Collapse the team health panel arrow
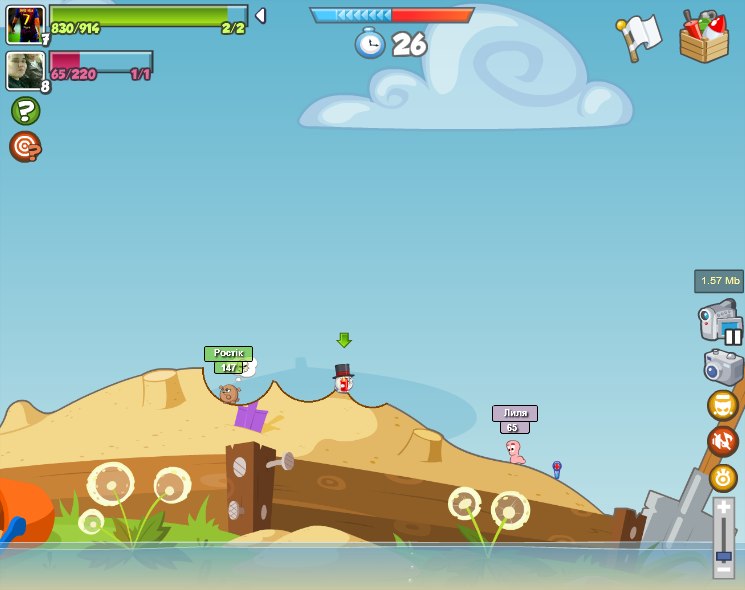 (260, 15)
